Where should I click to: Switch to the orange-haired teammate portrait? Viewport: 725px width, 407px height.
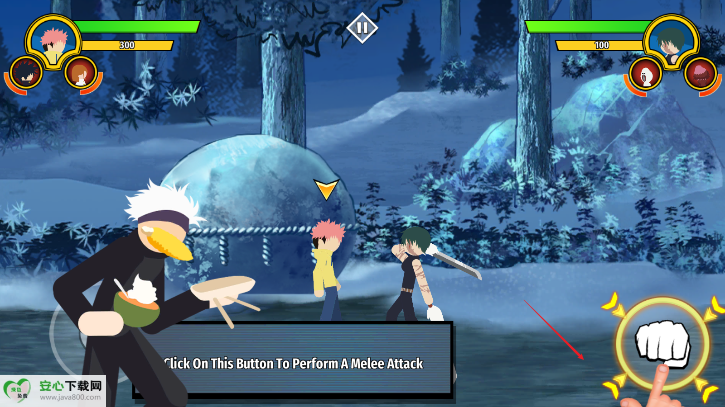80,72
